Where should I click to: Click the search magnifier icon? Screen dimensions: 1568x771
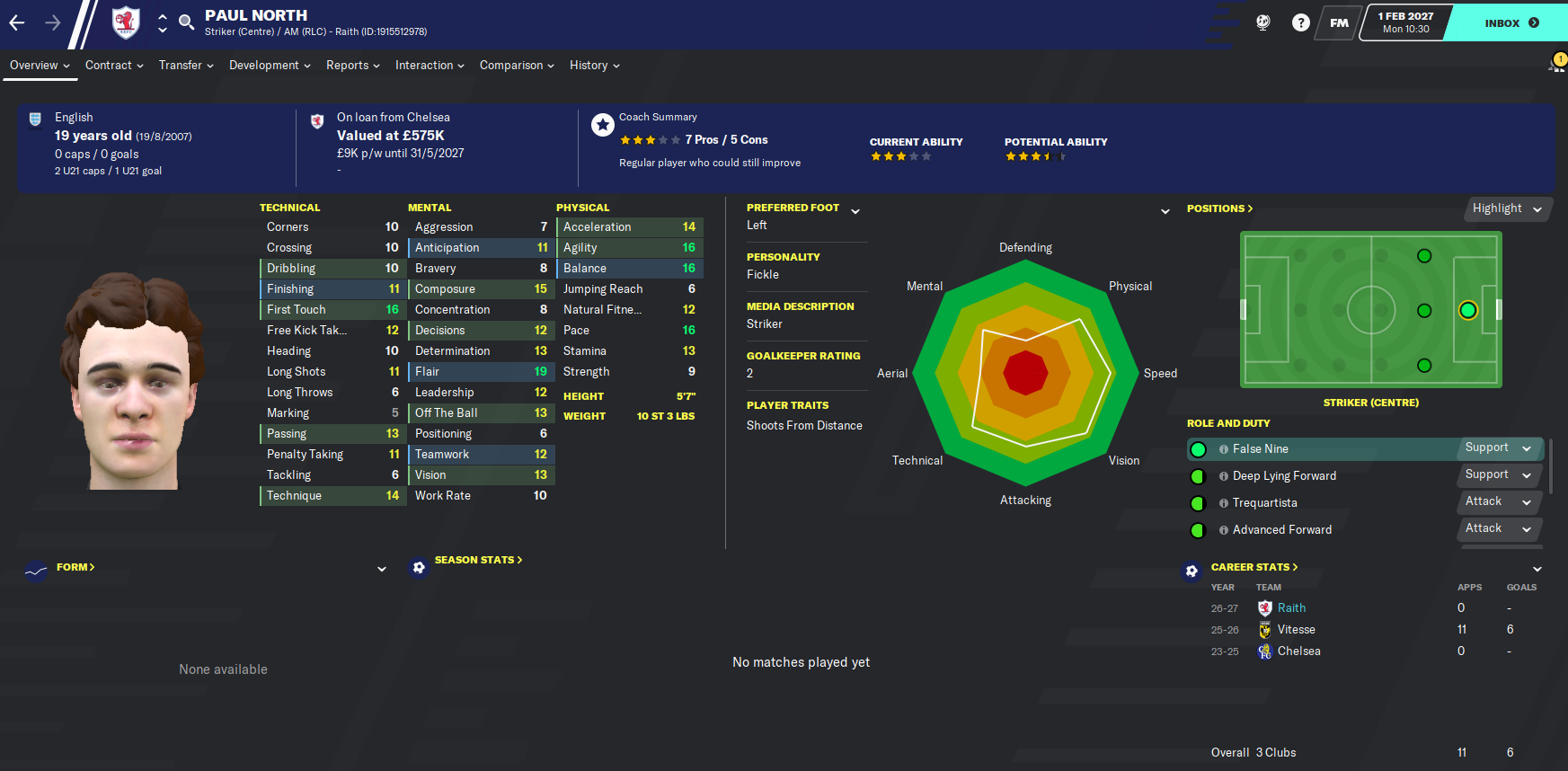click(x=186, y=22)
